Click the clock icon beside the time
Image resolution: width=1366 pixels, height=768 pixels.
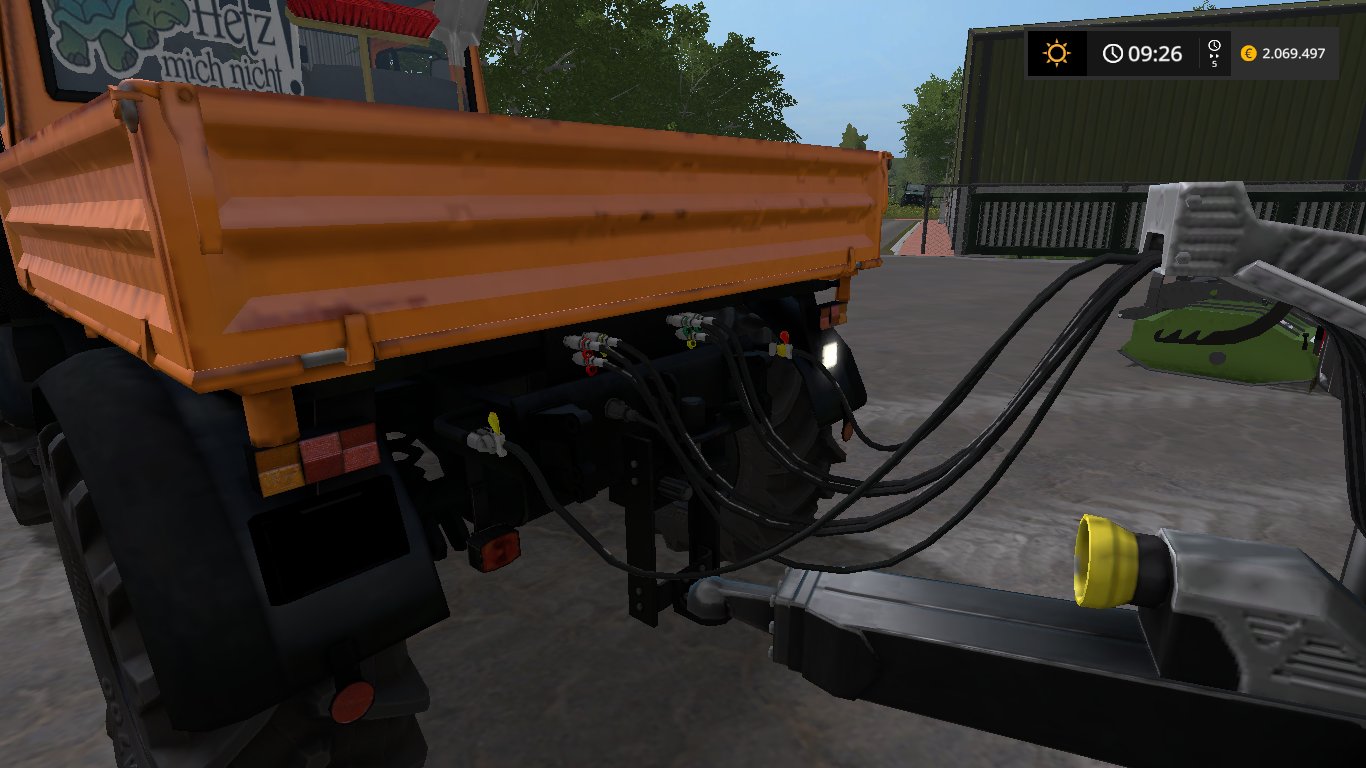pos(1112,52)
